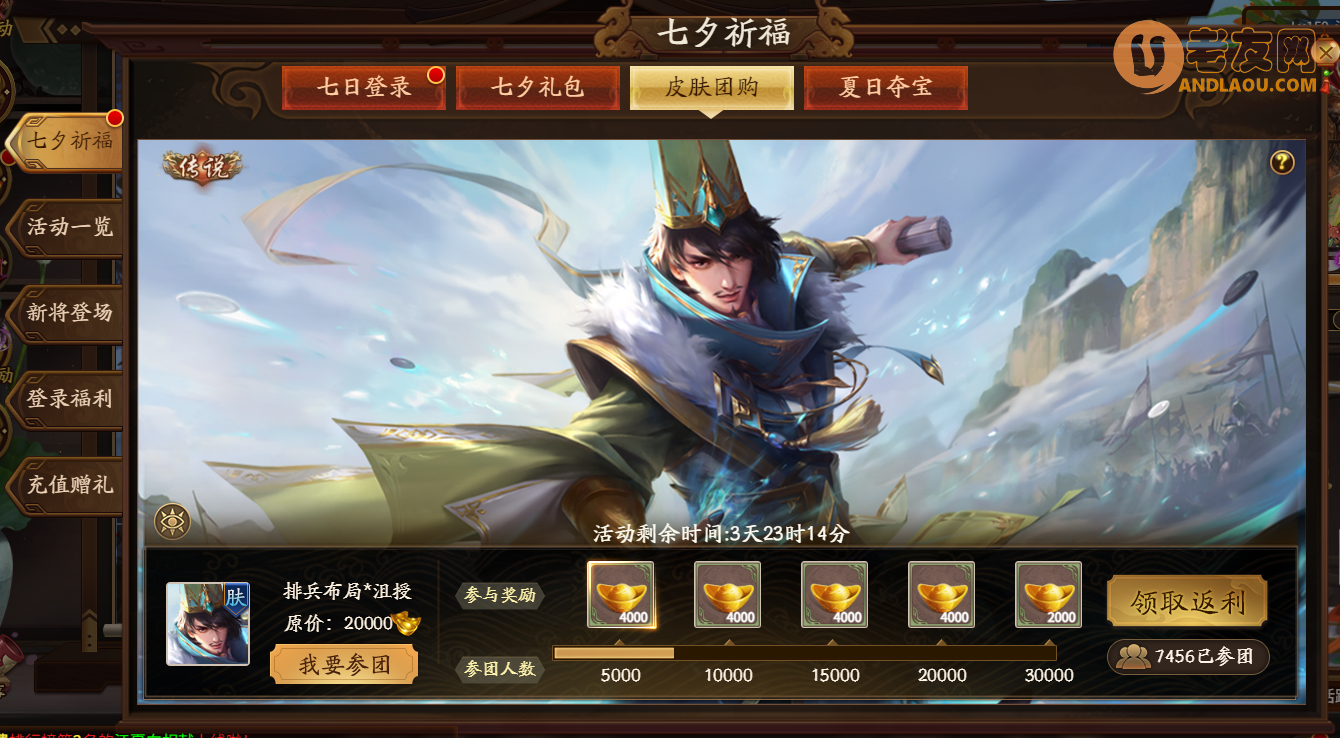Image resolution: width=1340 pixels, height=738 pixels.
Task: Switch to the 夏日夺宝 tab
Action: 885,87
